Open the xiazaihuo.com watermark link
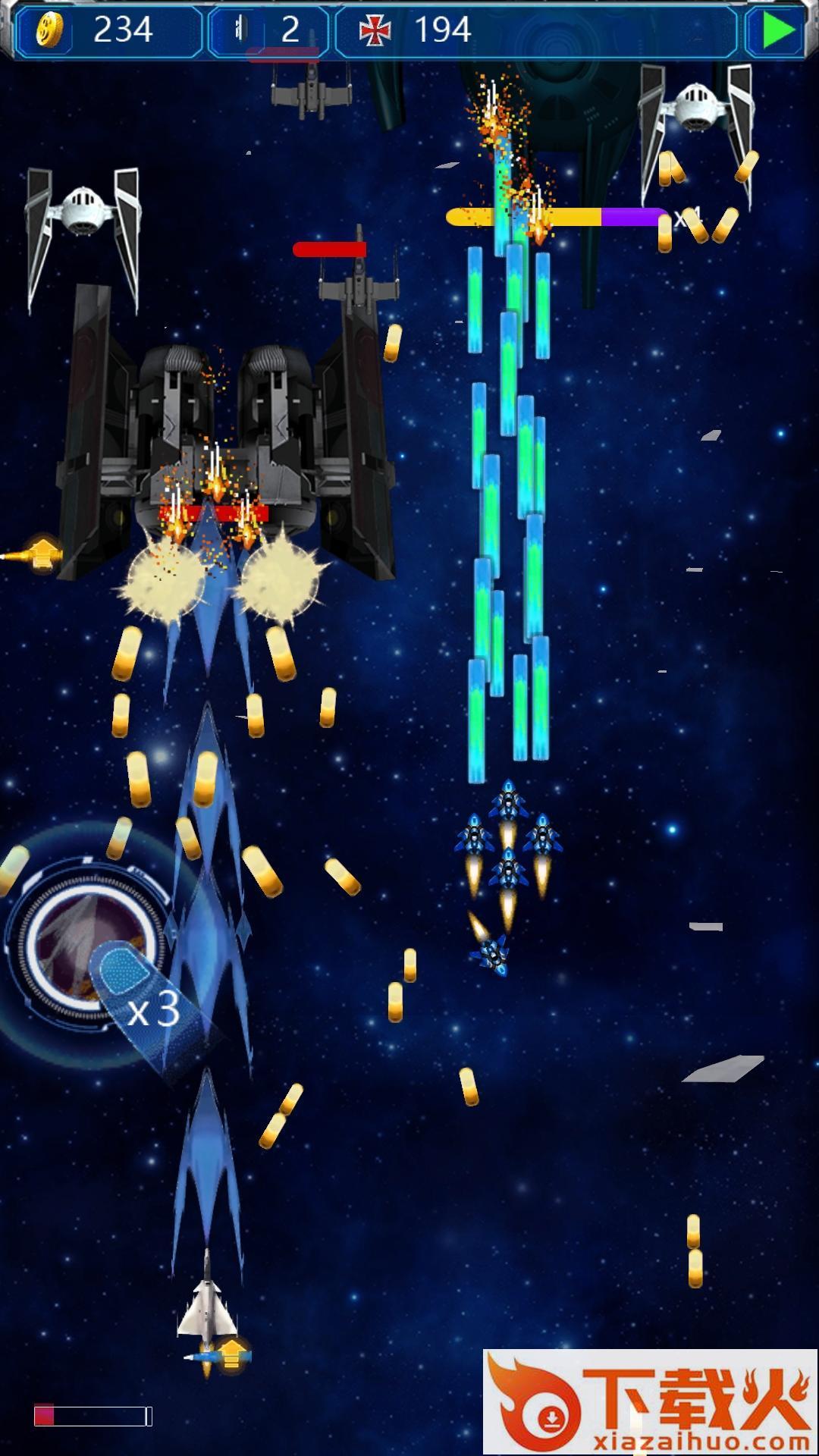819x1456 pixels. pos(650,1401)
